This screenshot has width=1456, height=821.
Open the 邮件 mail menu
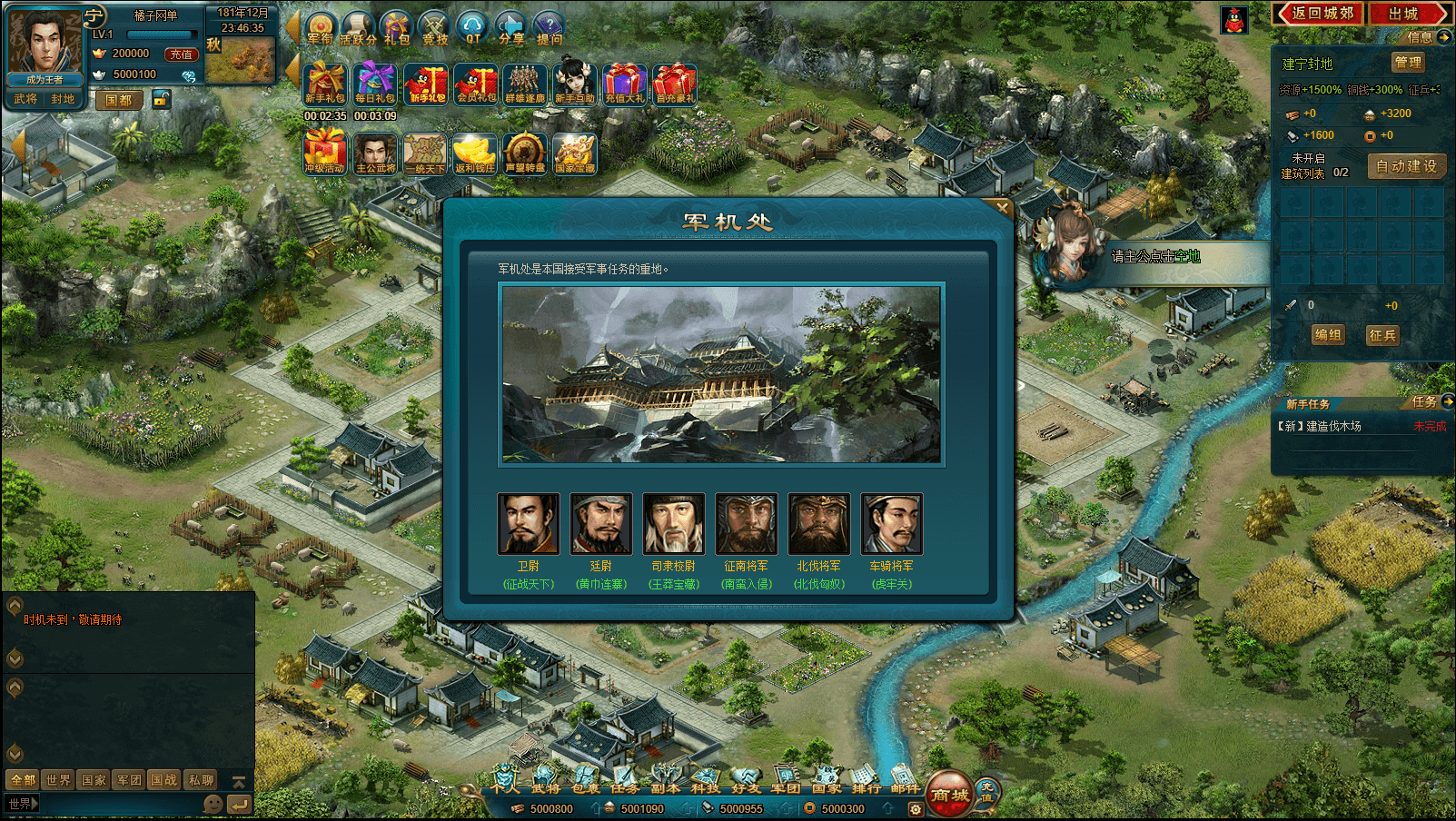pos(905,781)
